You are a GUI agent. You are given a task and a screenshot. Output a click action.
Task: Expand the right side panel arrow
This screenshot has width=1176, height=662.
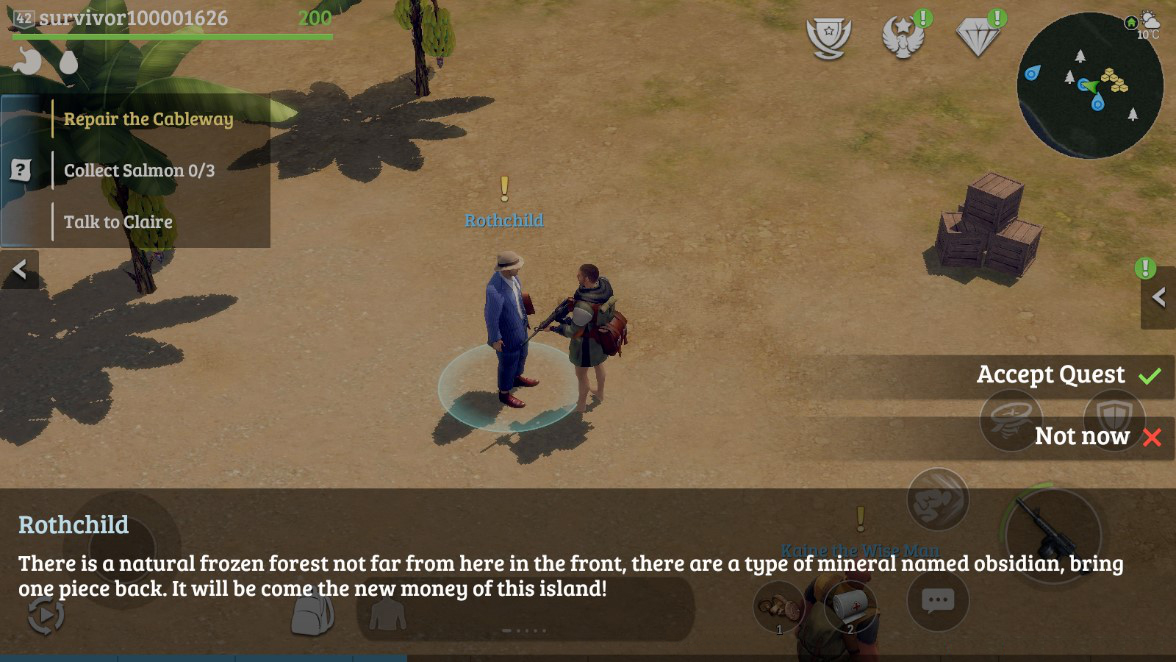coord(1158,297)
